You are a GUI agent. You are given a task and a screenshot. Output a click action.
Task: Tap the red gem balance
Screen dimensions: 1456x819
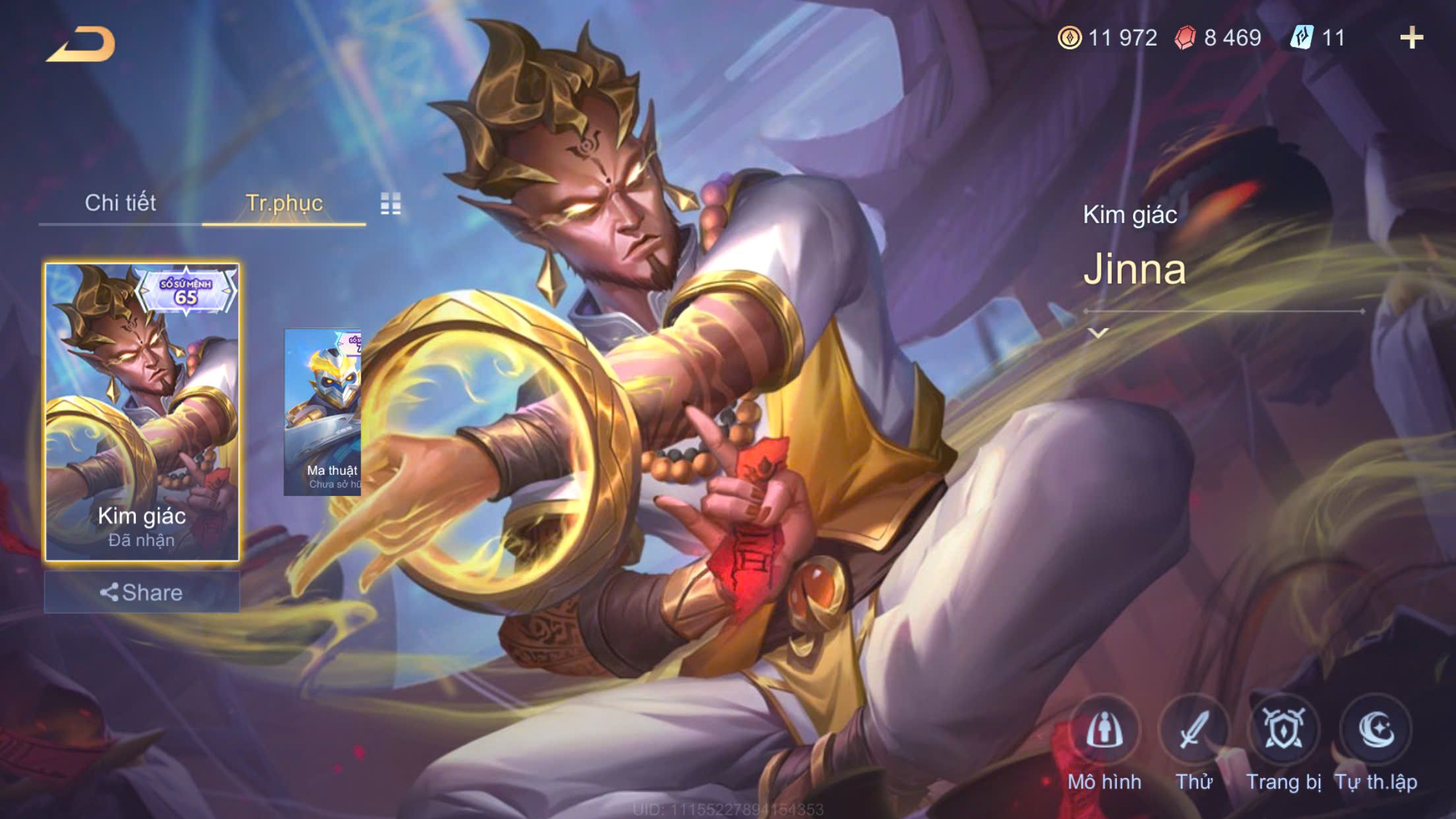click(x=1219, y=38)
